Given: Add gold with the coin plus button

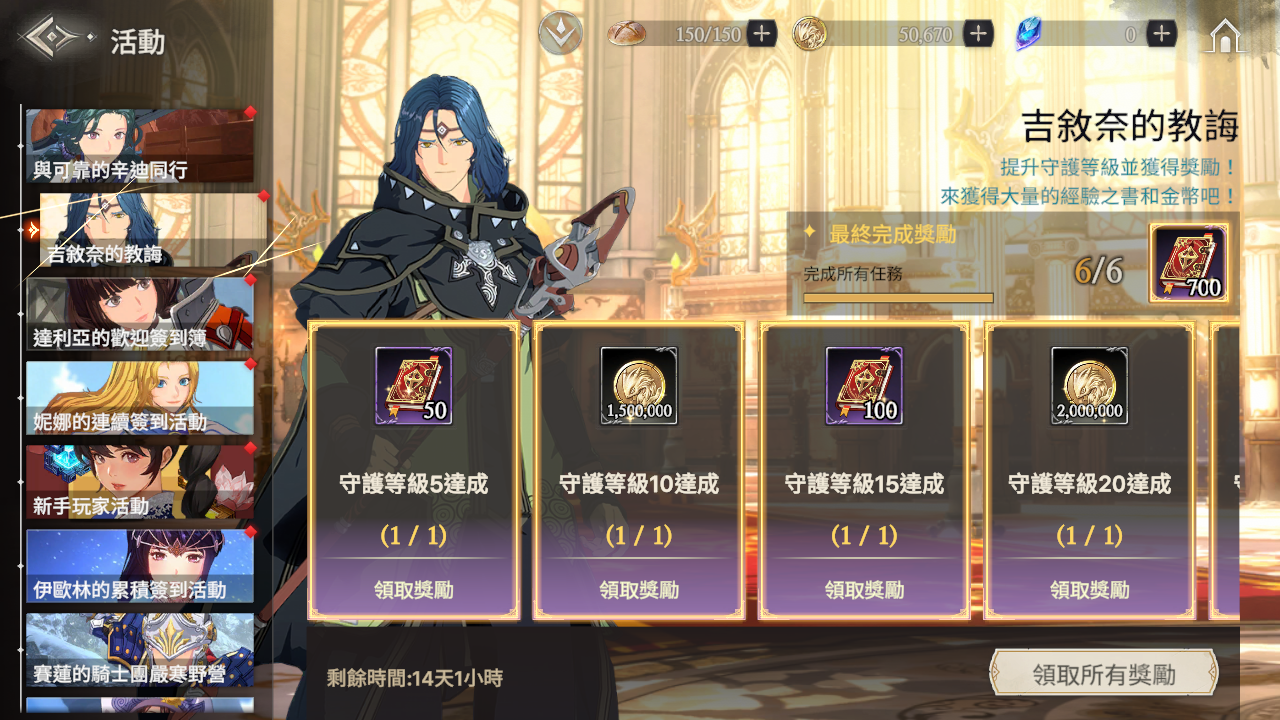Looking at the screenshot, I should 978,34.
